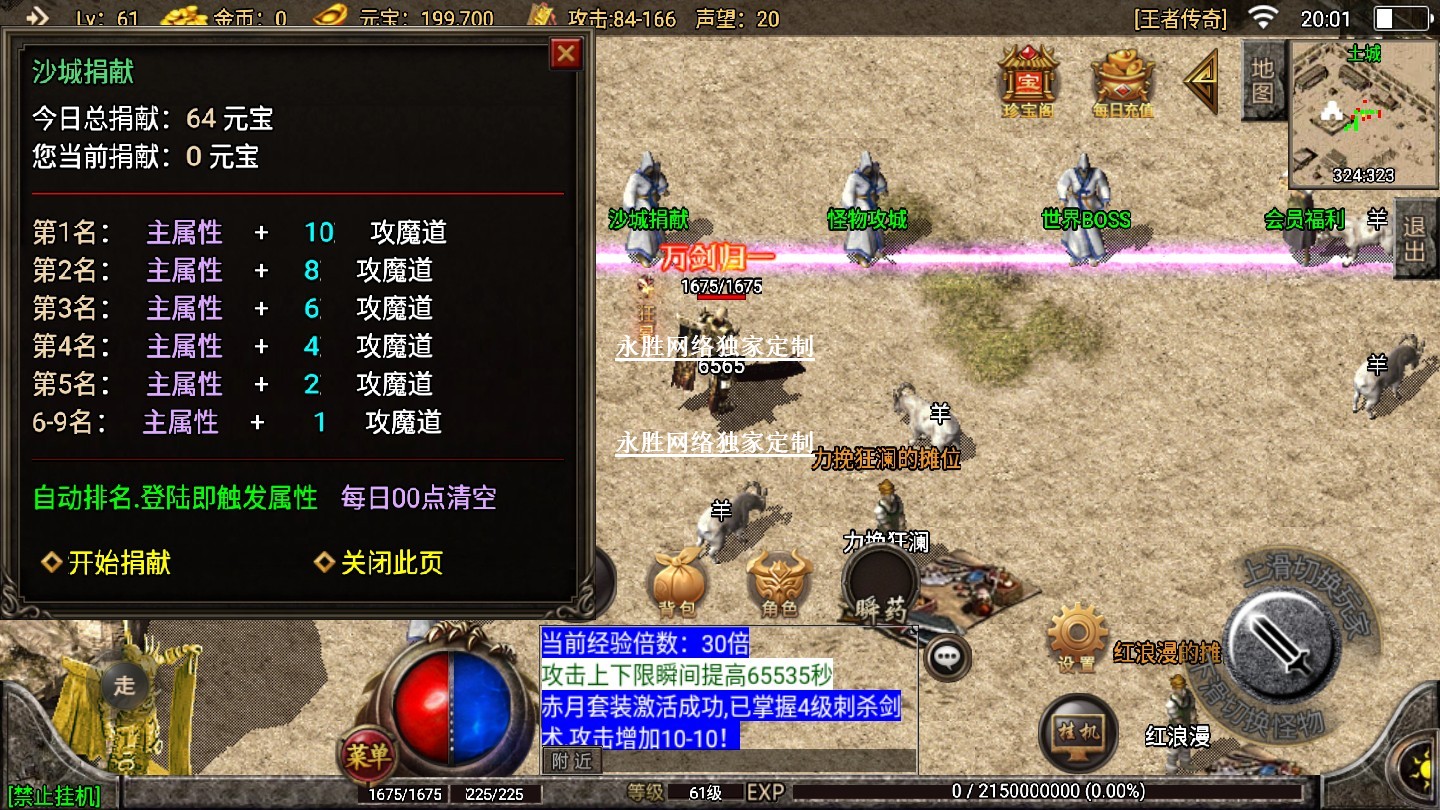Viewport: 1440px width, 810px height.
Task: Collapse the top icons with the gold arrow
Action: [x=1202, y=80]
